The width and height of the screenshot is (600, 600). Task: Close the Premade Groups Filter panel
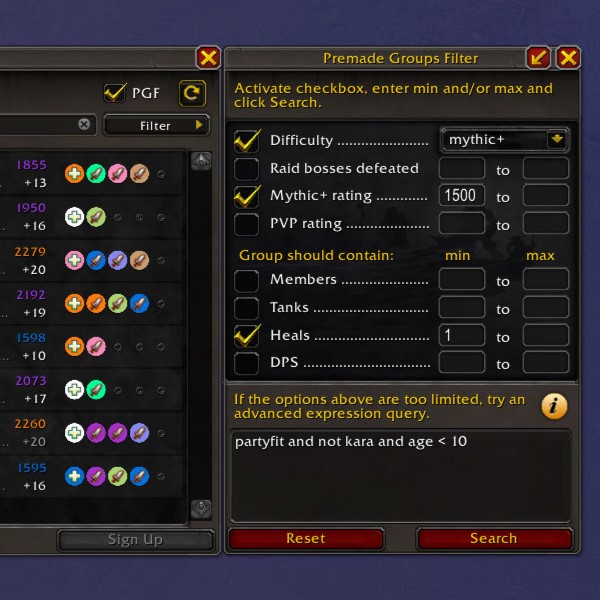pos(568,57)
